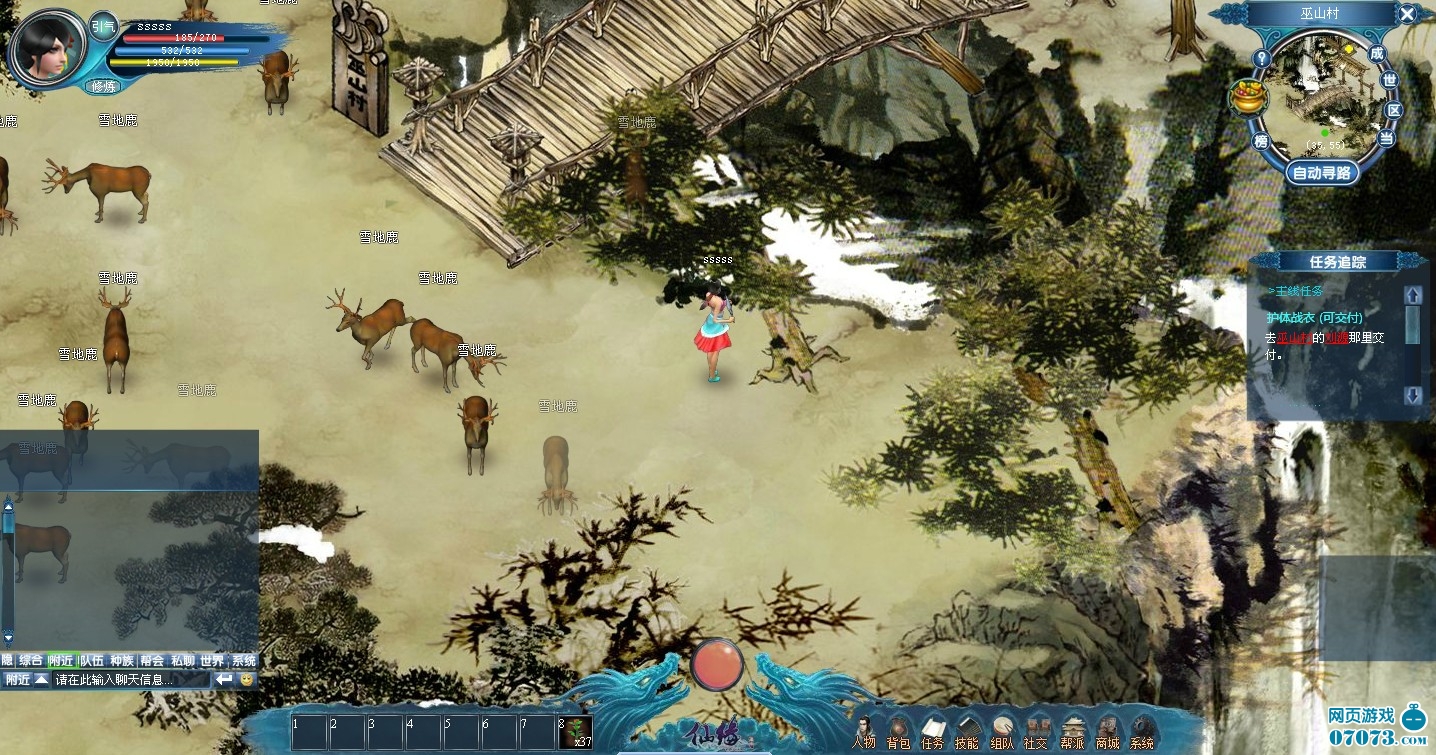Open the golden treasure pot icon

1246,98
